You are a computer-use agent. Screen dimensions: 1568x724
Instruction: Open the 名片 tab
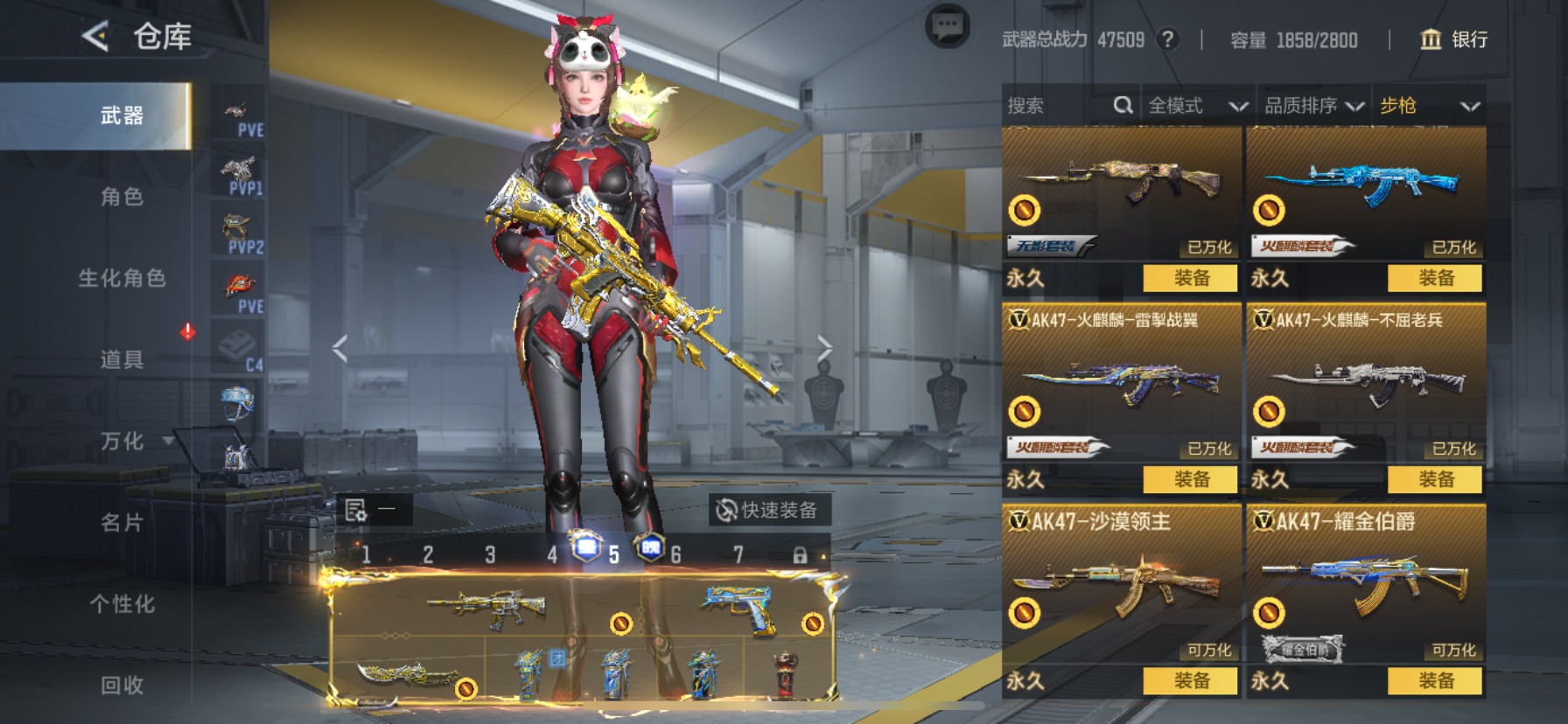click(x=122, y=522)
